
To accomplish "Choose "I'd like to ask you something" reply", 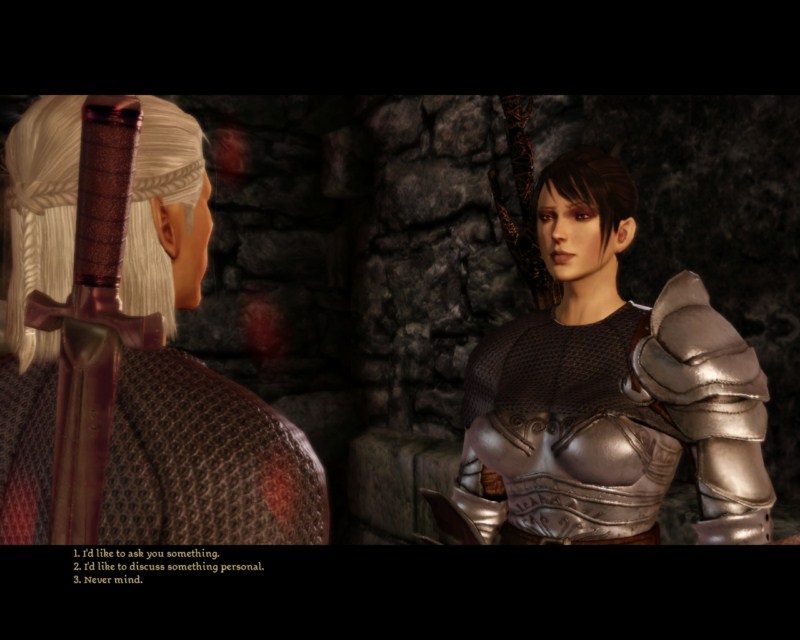I will [146, 553].
